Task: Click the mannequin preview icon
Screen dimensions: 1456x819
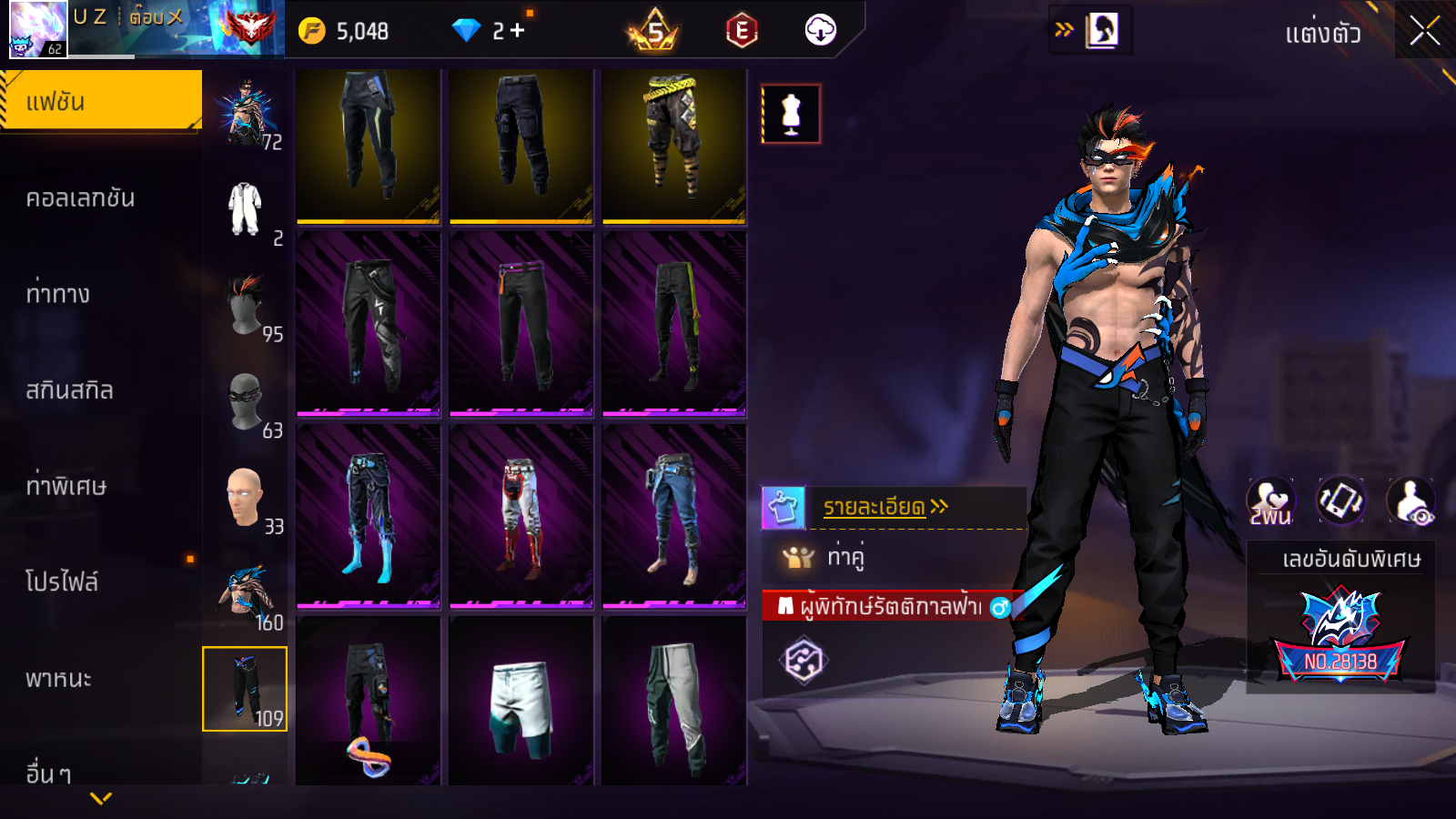Action: [x=791, y=115]
